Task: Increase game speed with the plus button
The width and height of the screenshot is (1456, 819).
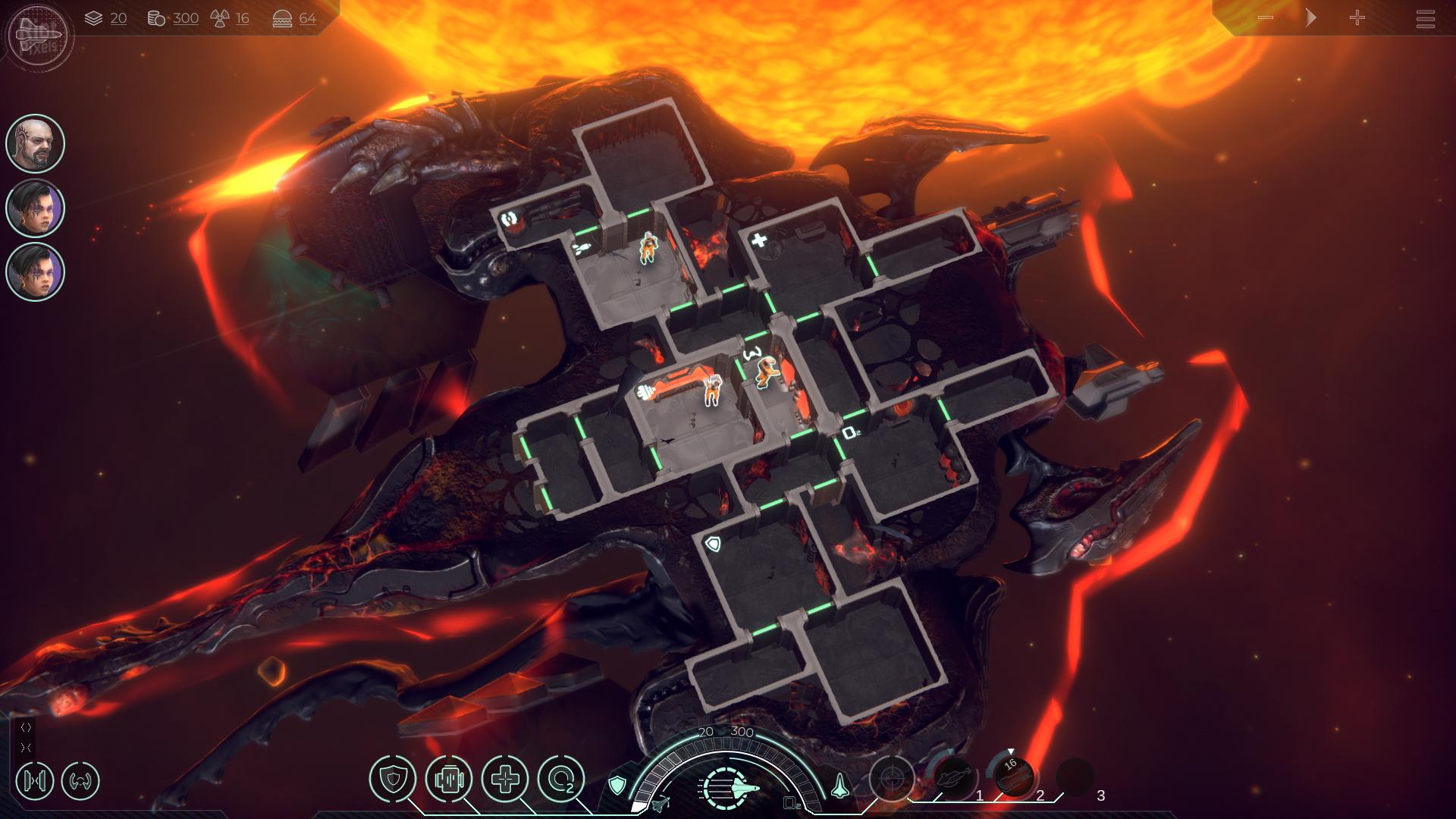Action: (x=1357, y=18)
